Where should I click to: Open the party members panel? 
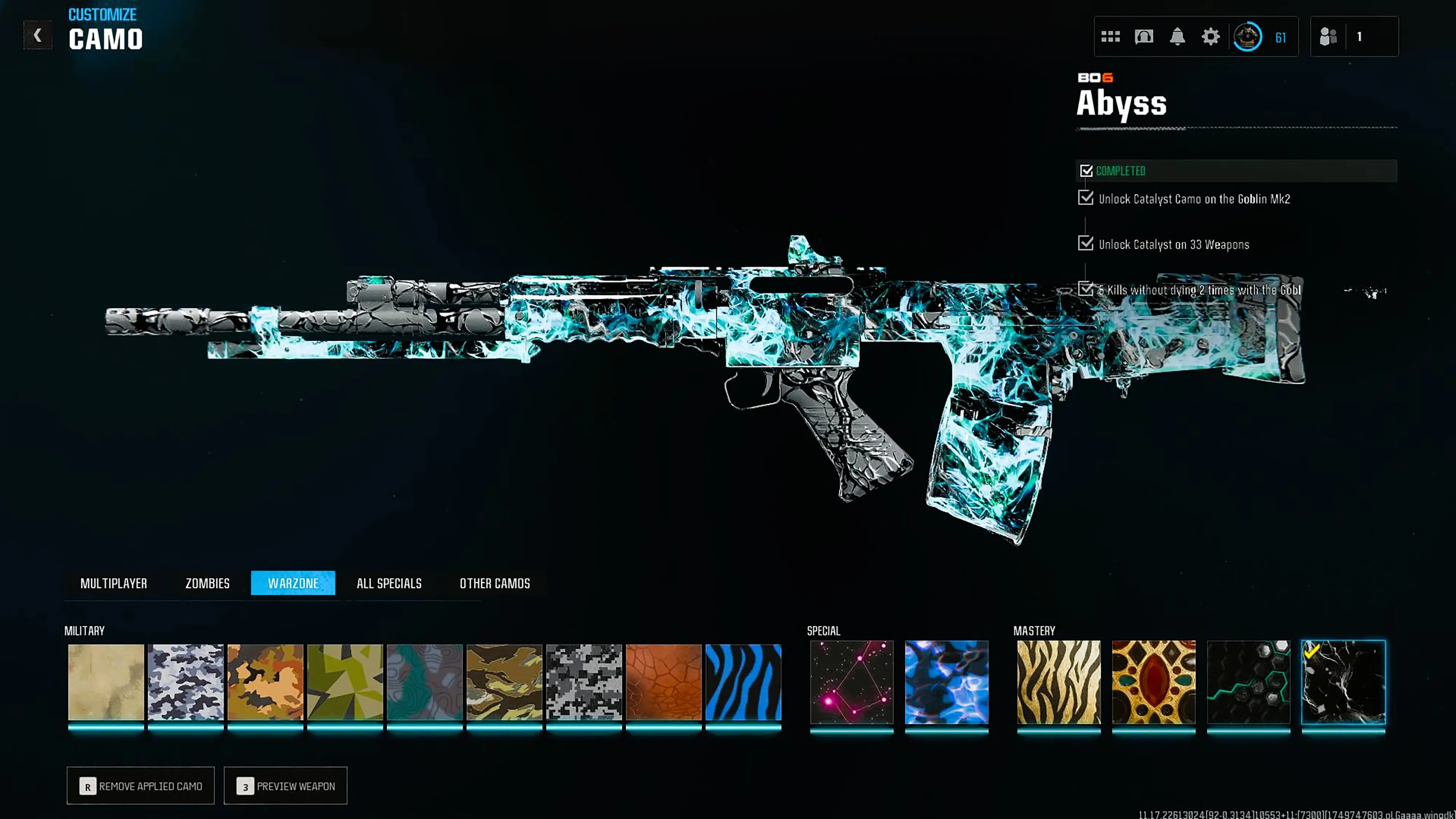(x=1354, y=37)
